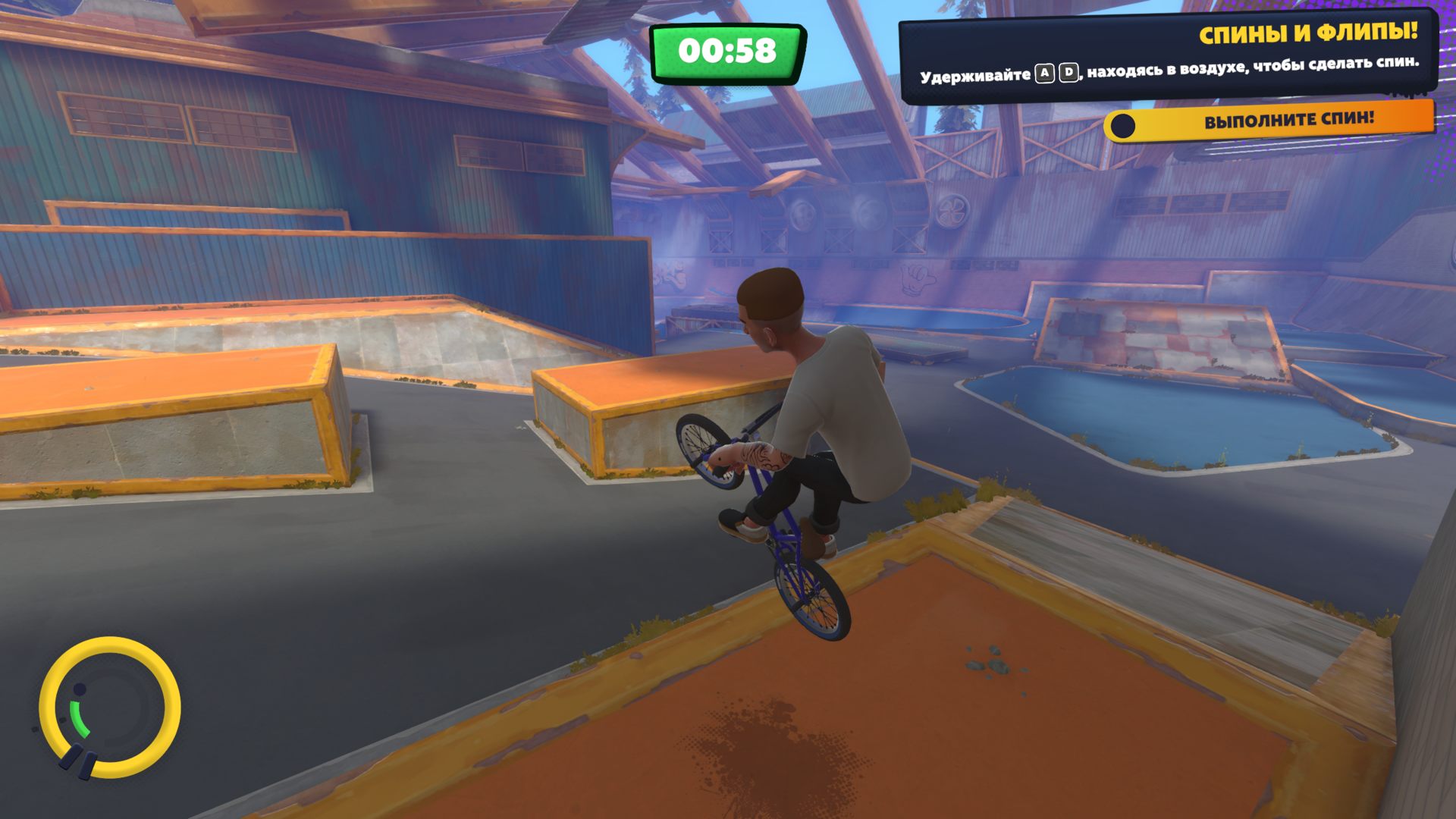Screen dimensions: 1456x819
Task: Click the yellow circular trick gauge
Action: pos(110,708)
